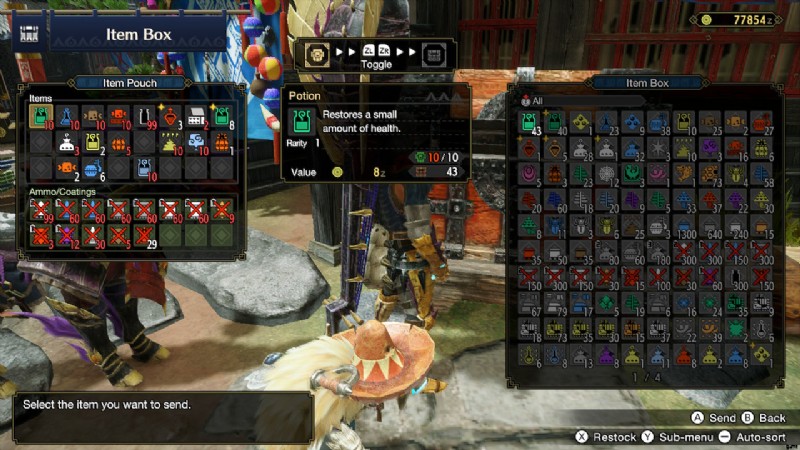Select the Potion stack of 43 in Item Box
Viewport: 800px width, 450px height.
(529, 123)
